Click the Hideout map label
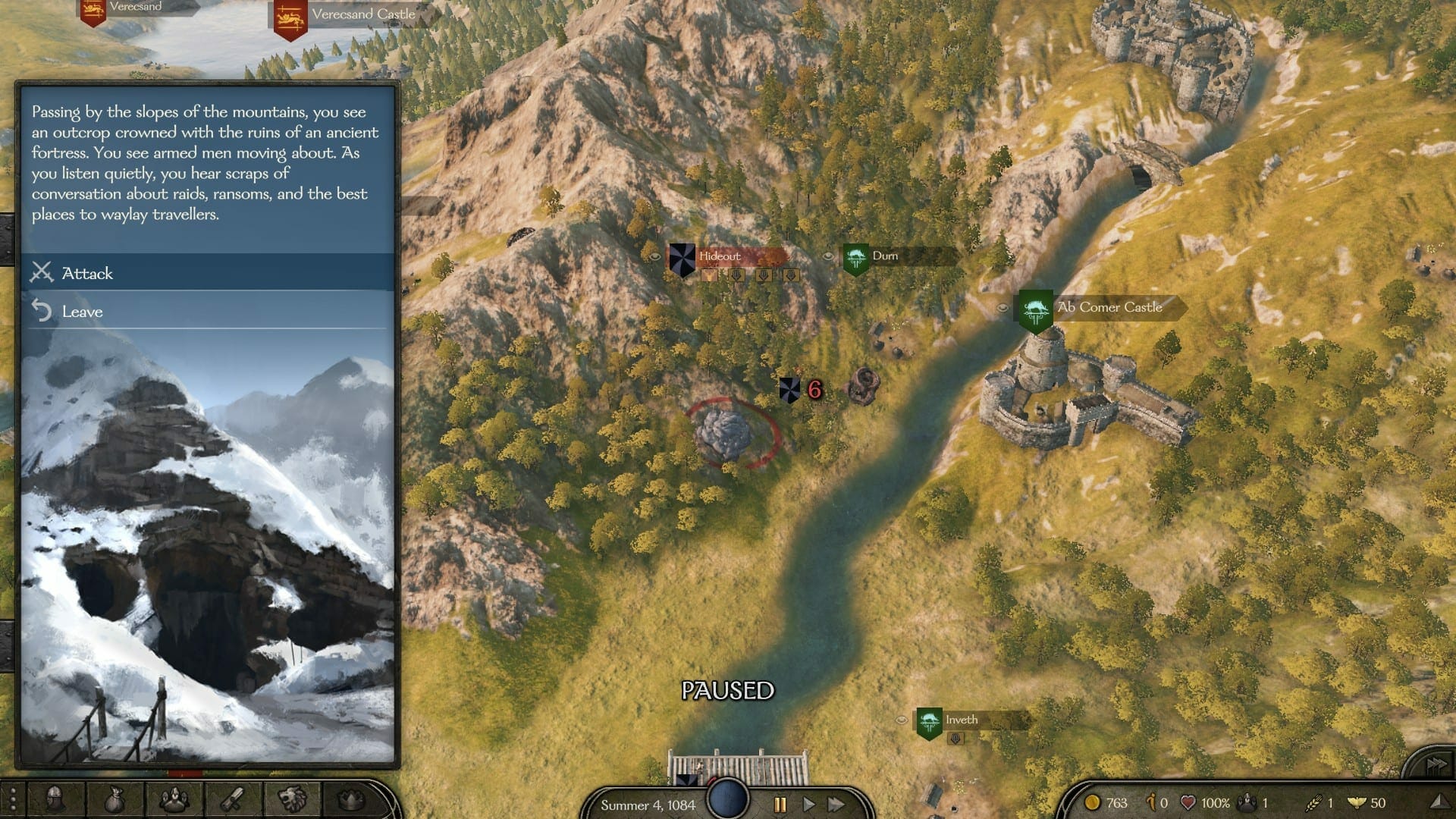 pos(720,256)
